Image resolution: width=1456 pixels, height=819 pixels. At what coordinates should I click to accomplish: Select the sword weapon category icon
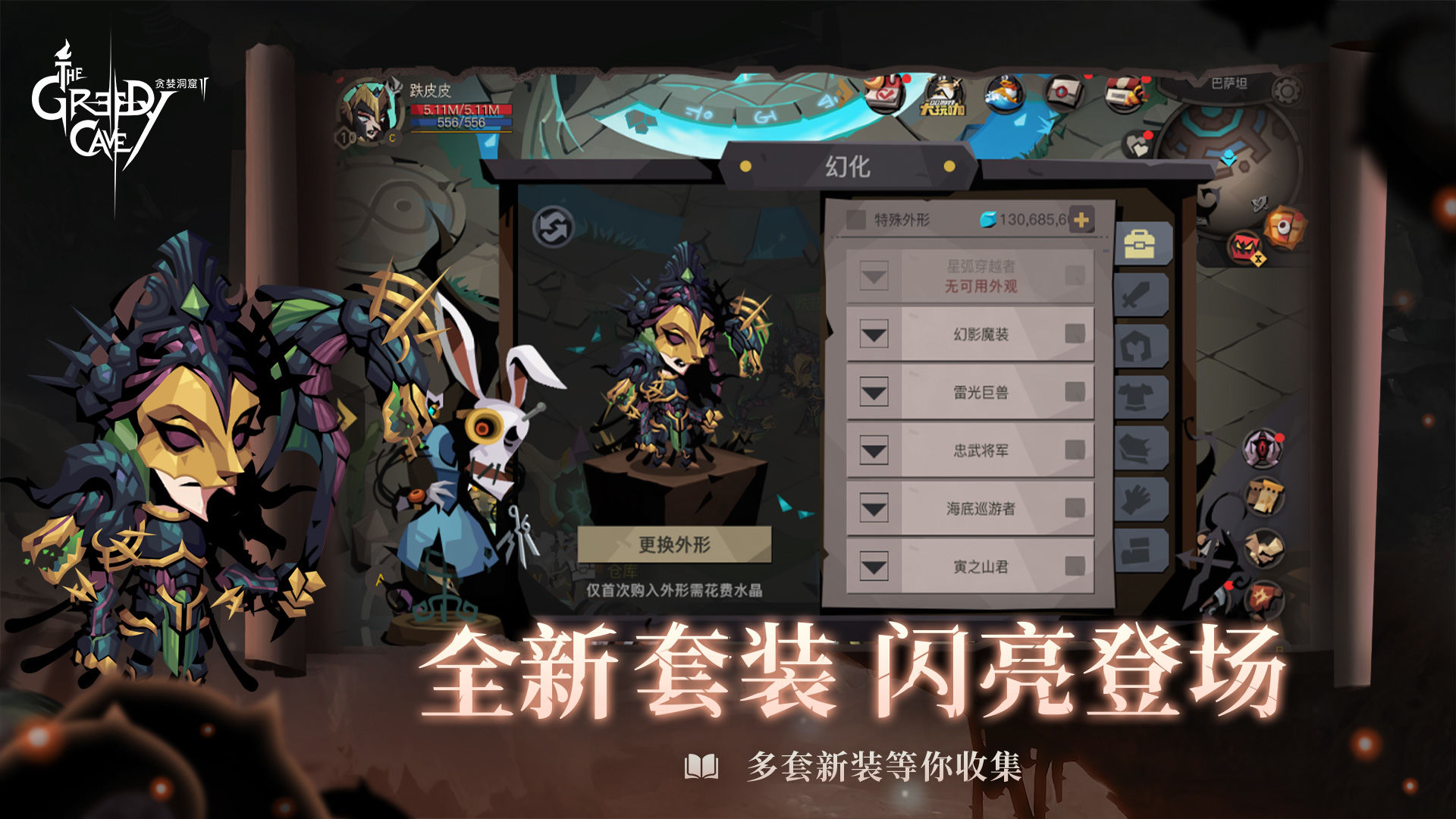[1141, 296]
